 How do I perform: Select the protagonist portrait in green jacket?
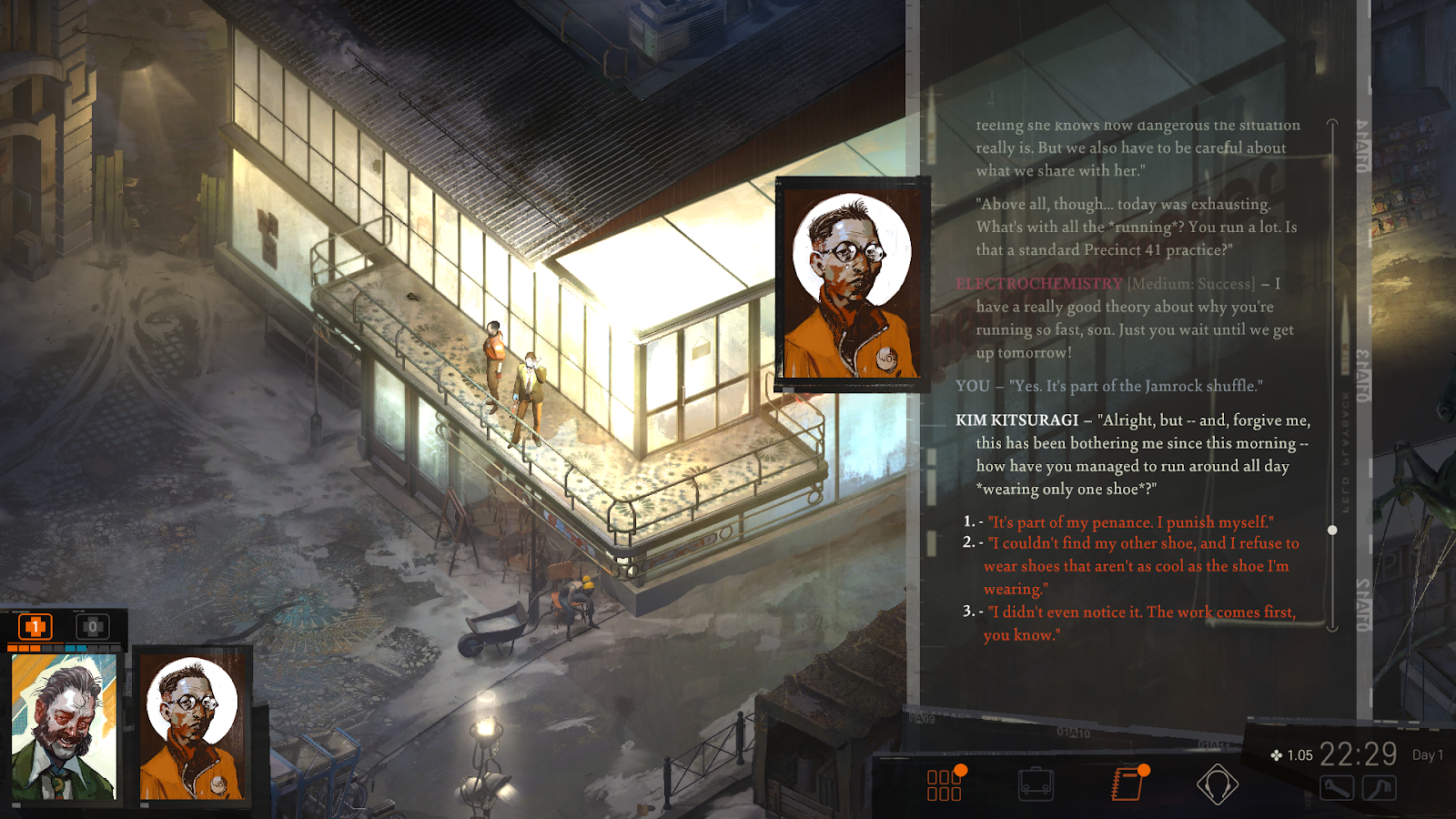(64, 726)
